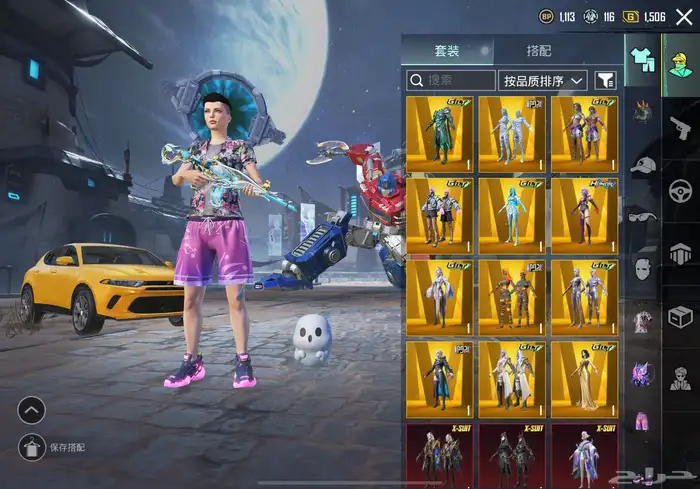700x489 pixels.
Task: Open the 按品质排序 sort dropdown
Action: pos(544,80)
